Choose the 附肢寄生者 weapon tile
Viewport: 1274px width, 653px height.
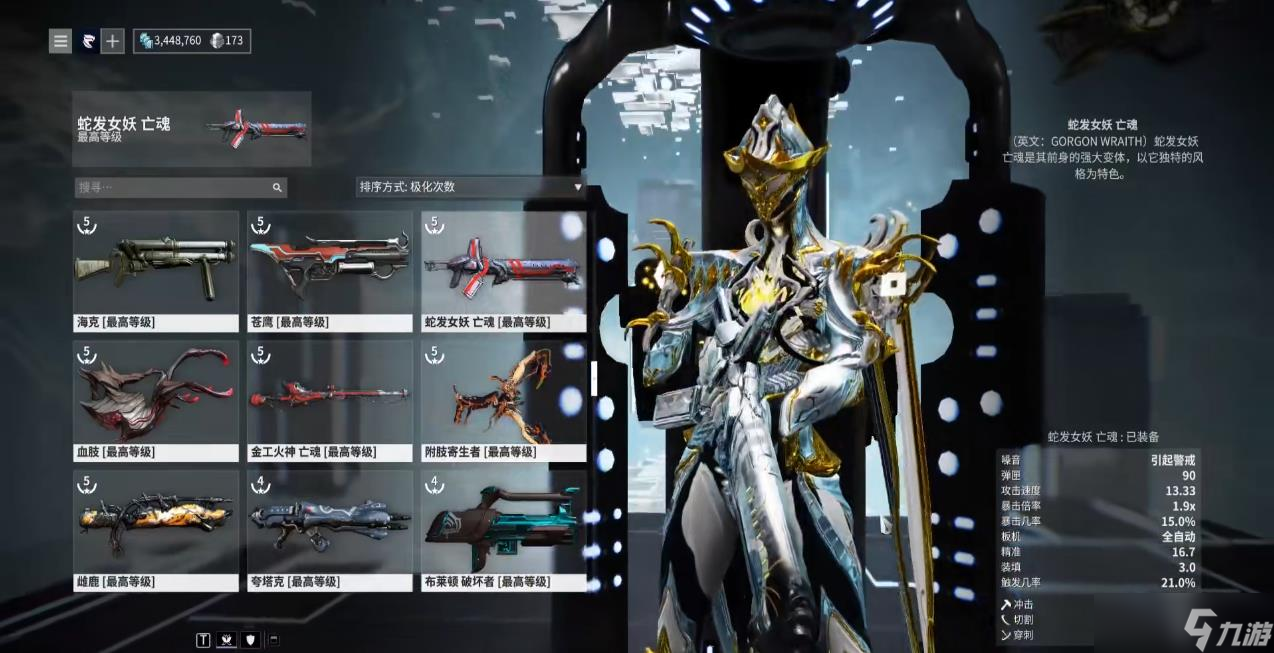(x=504, y=400)
